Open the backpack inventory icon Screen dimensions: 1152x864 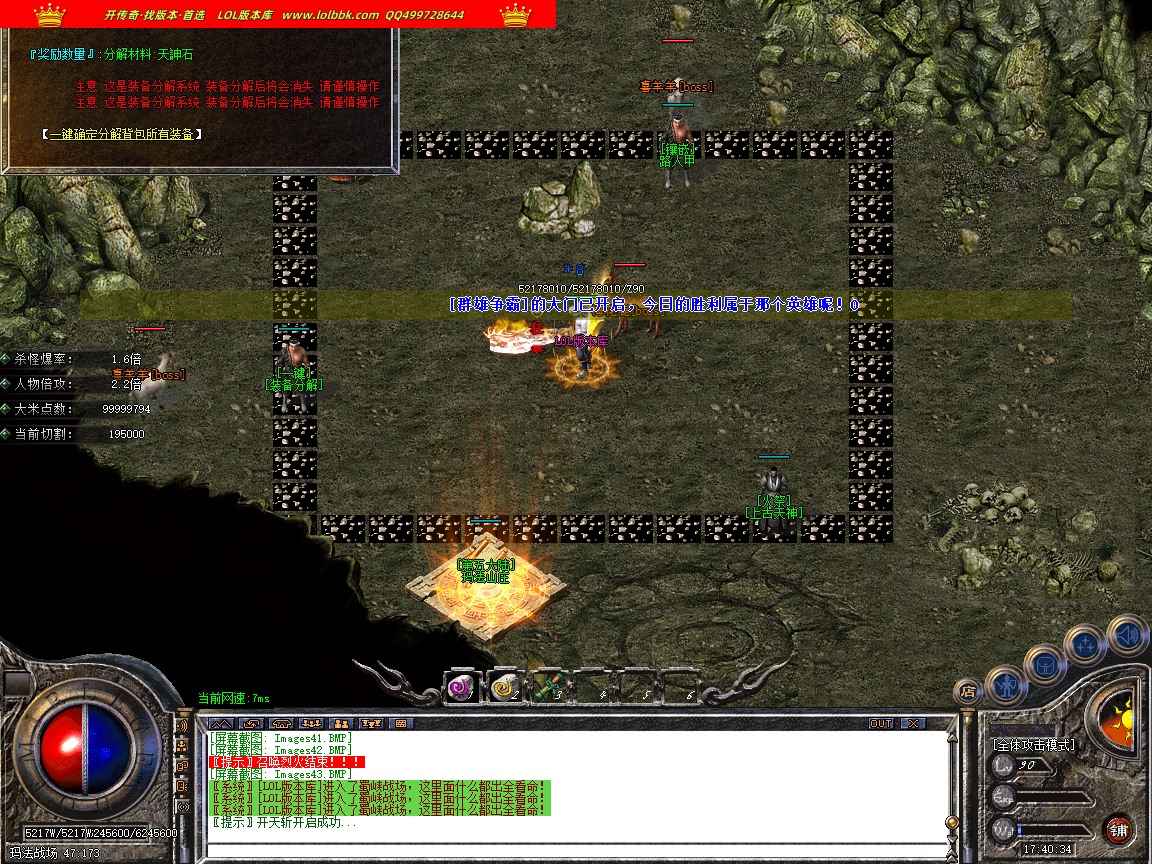tap(1045, 664)
